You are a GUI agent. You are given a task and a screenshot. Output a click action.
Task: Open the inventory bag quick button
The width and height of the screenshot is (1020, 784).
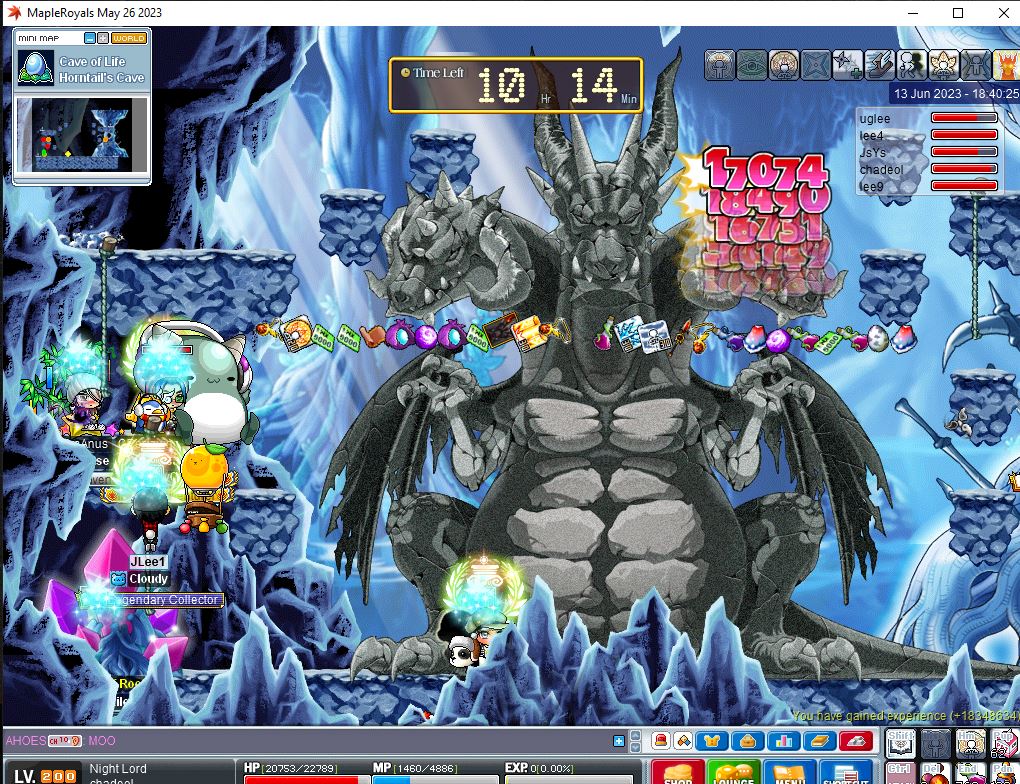click(746, 741)
